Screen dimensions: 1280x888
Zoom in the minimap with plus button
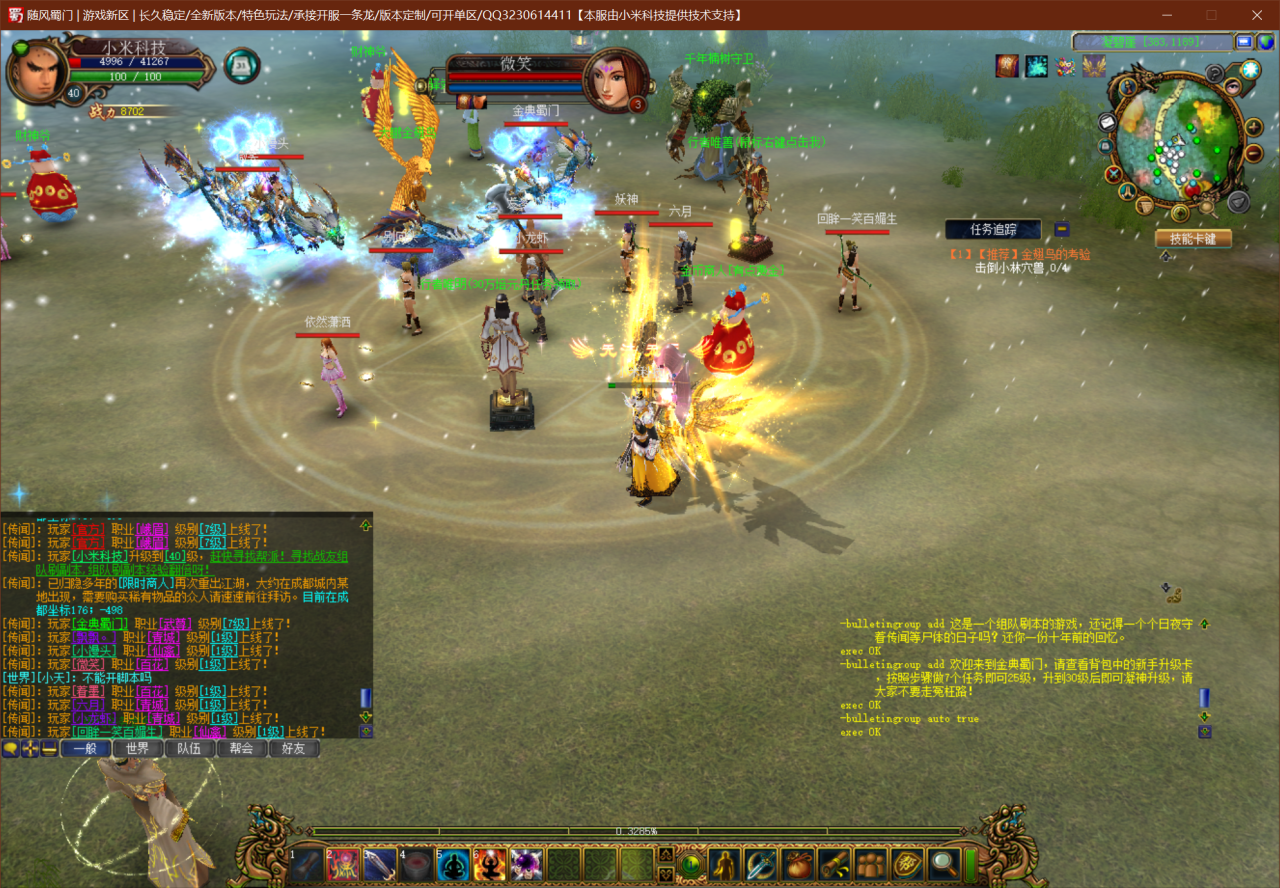1254,128
